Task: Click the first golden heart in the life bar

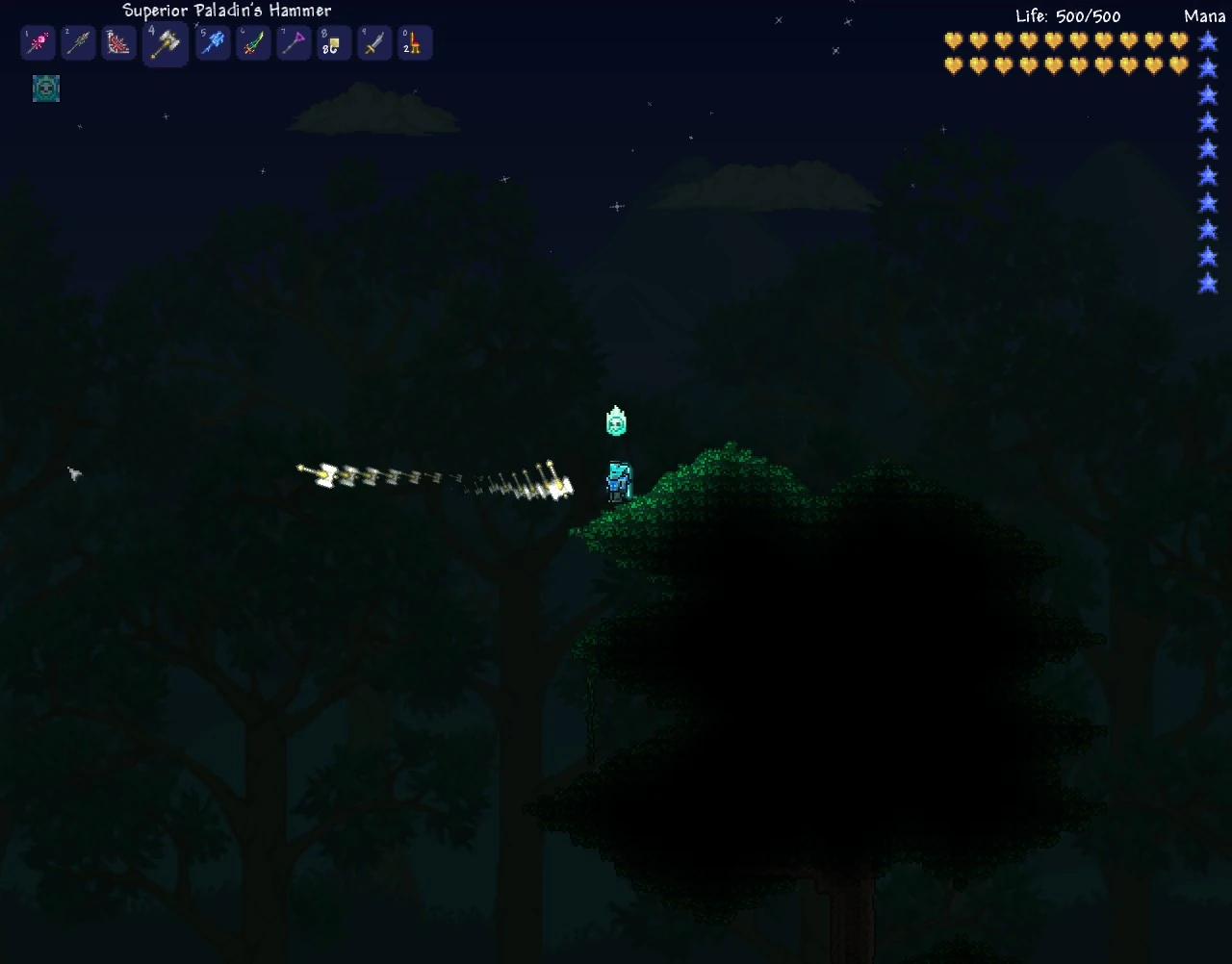Action: [952, 41]
